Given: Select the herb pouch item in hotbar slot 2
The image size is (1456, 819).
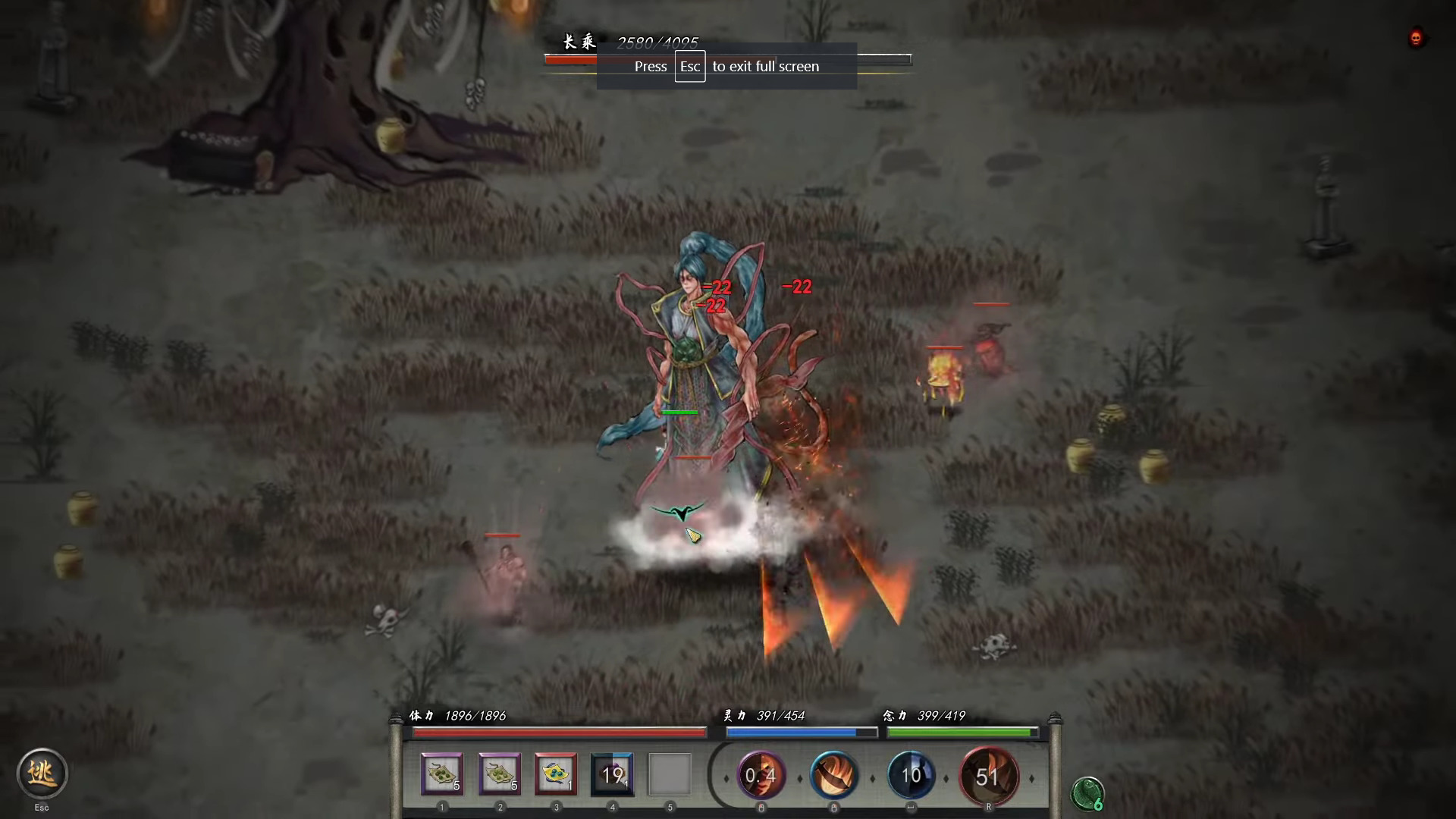Looking at the screenshot, I should 499,774.
